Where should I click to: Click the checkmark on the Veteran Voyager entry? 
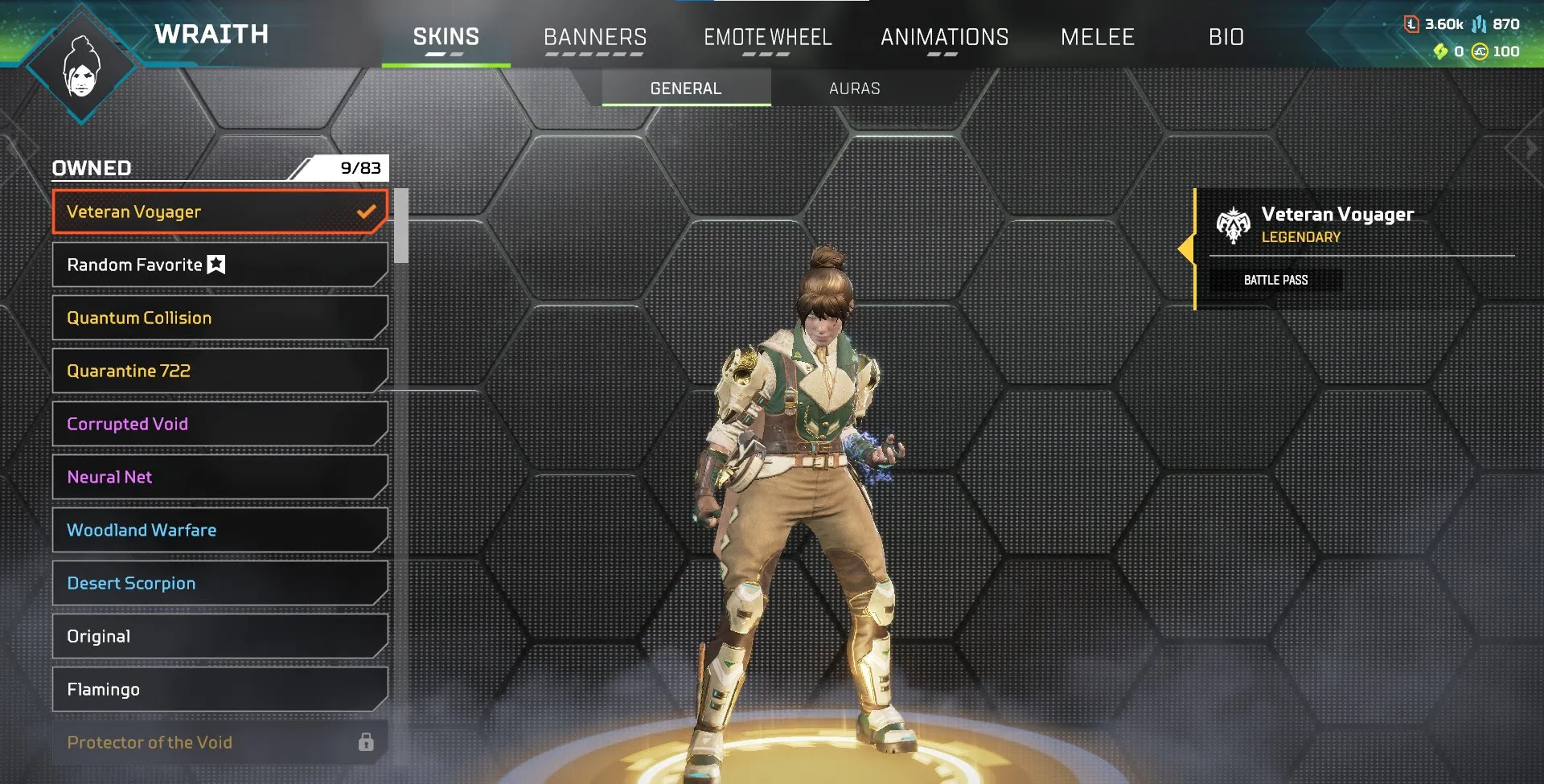pos(367,211)
